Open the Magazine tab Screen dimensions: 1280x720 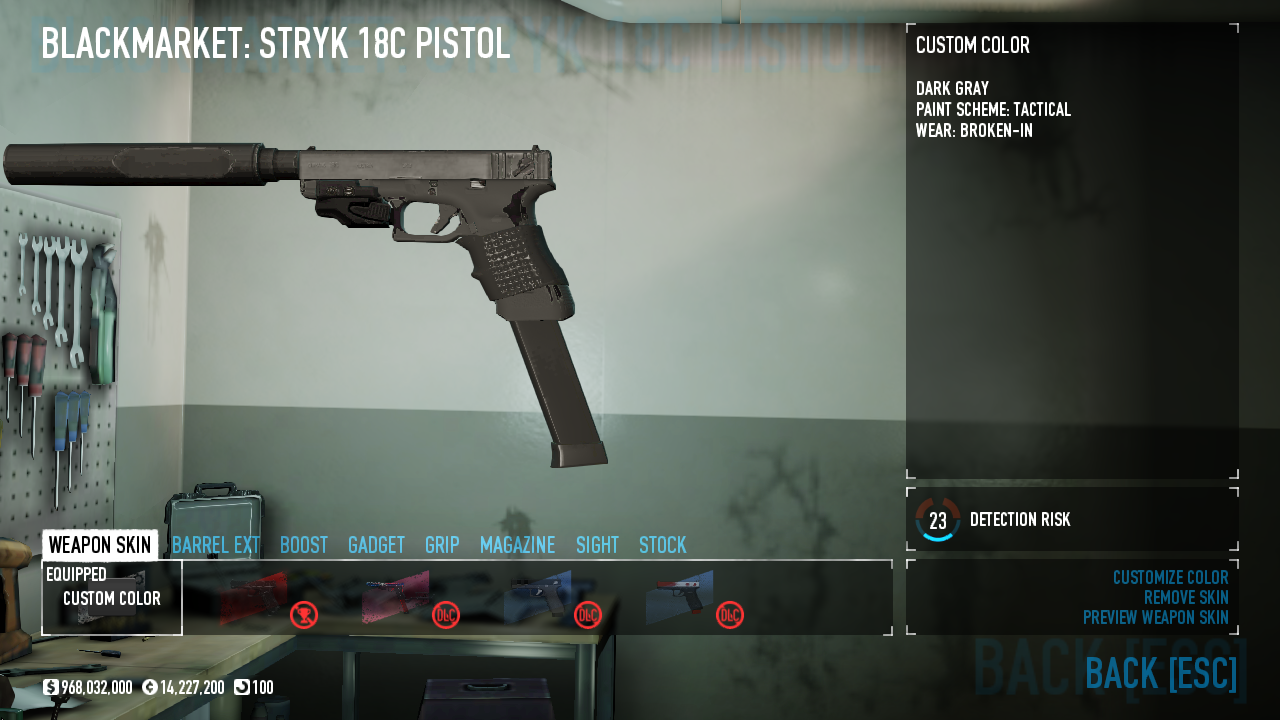point(517,545)
